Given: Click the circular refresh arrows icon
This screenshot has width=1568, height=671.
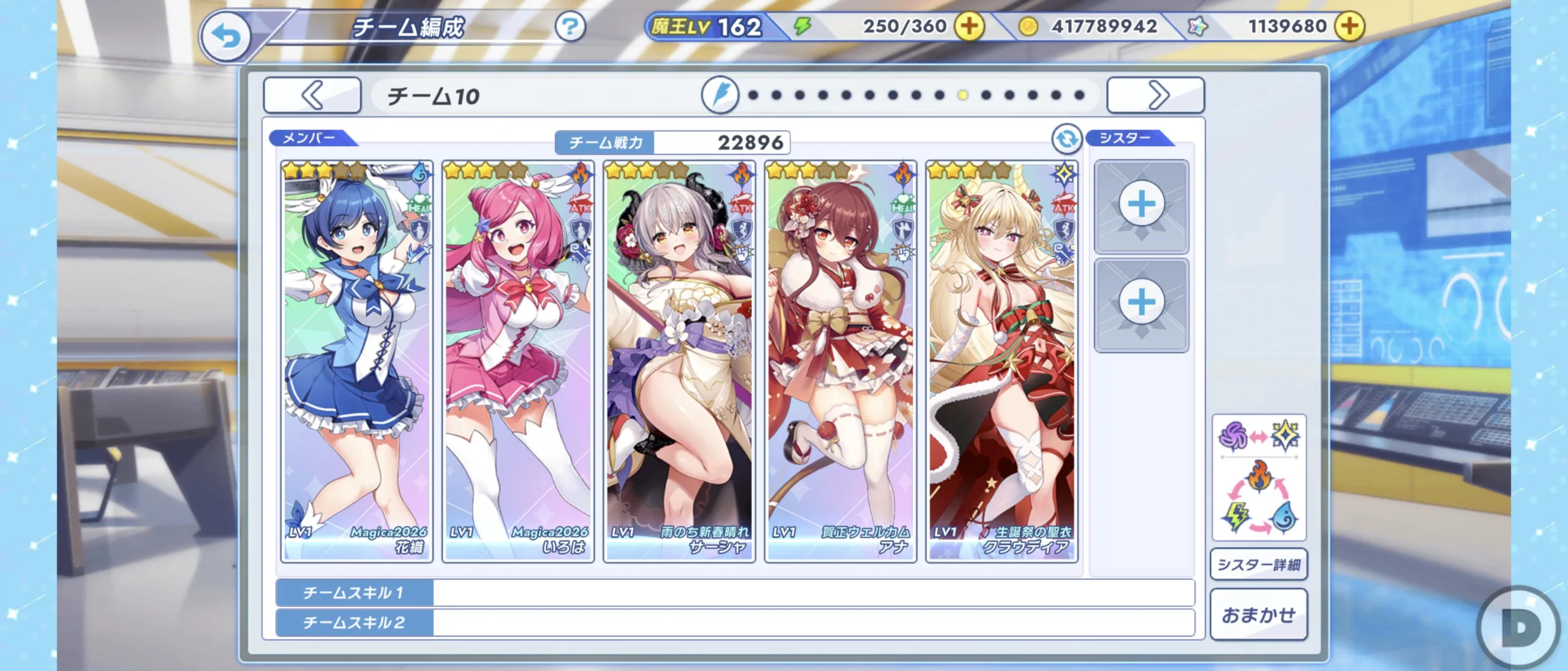Looking at the screenshot, I should pos(1066,139).
